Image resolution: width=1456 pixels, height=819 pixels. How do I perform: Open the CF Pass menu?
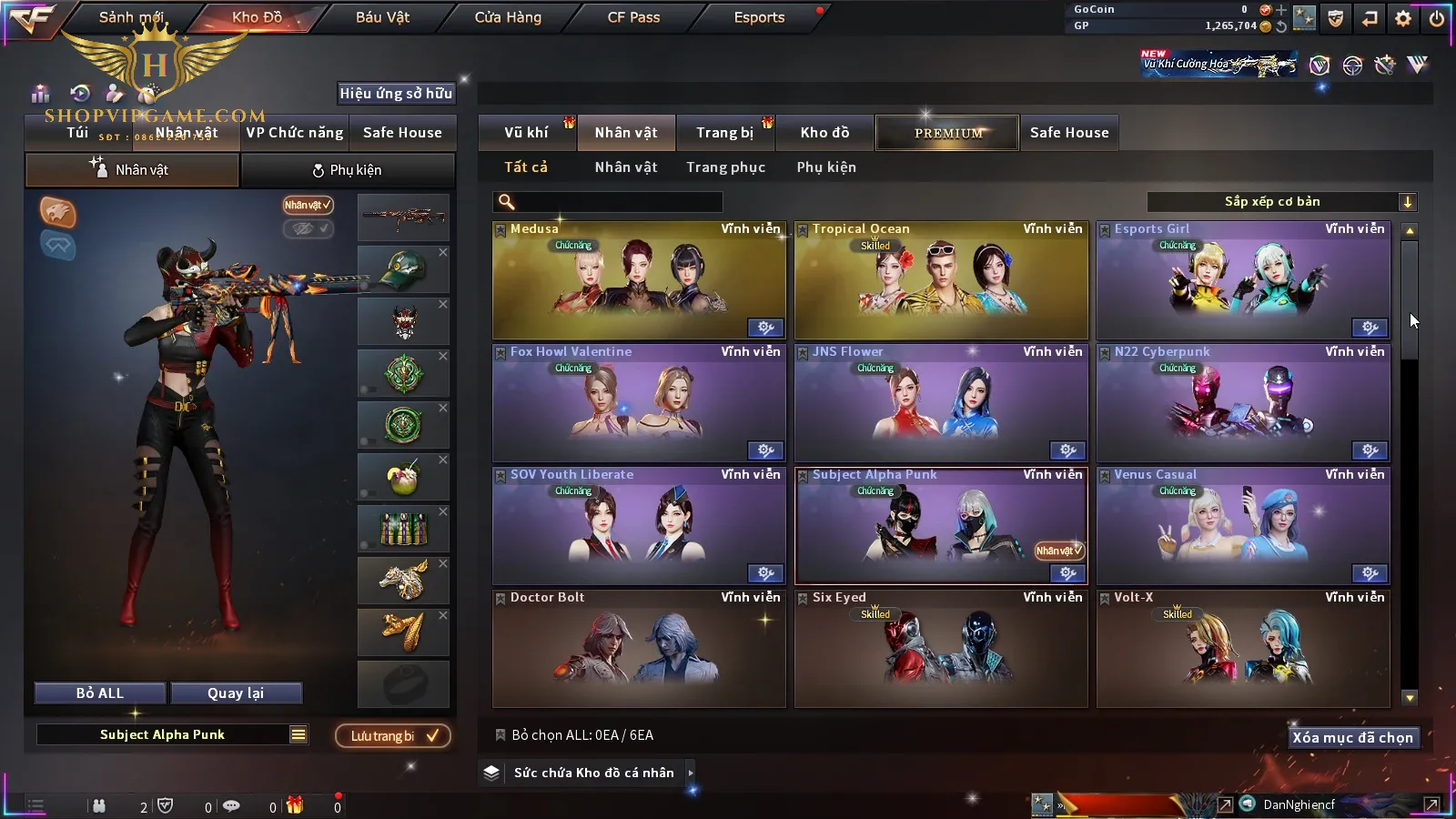point(633,17)
